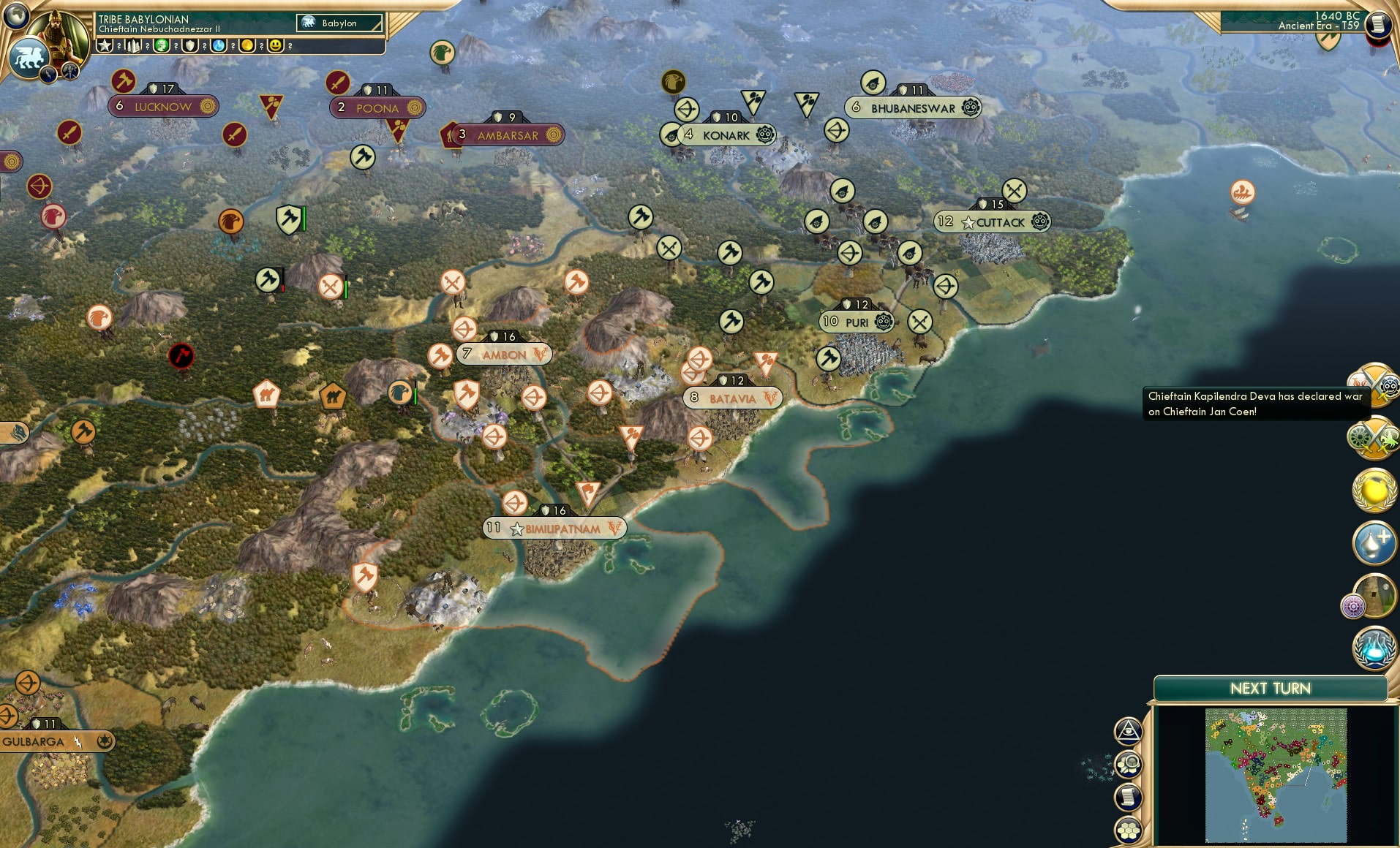Click the Kapilendra Deva war declaration message
This screenshot has height=848, width=1400.
tap(1254, 404)
